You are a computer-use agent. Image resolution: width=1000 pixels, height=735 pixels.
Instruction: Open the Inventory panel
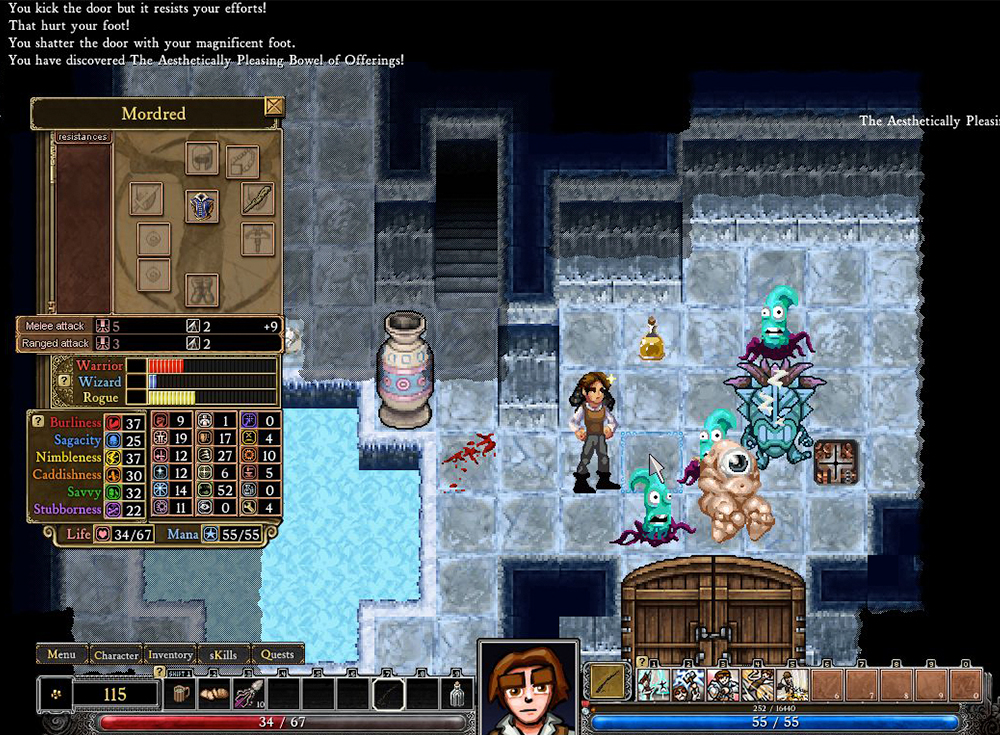(170, 655)
